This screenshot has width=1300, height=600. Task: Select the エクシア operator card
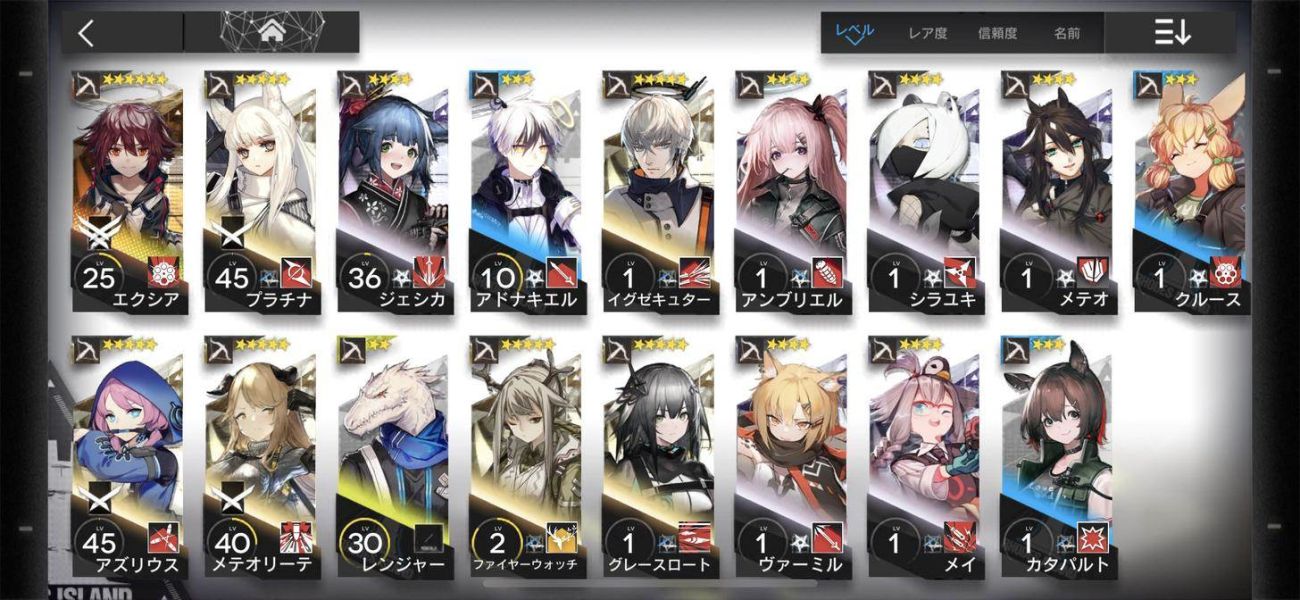coord(127,190)
